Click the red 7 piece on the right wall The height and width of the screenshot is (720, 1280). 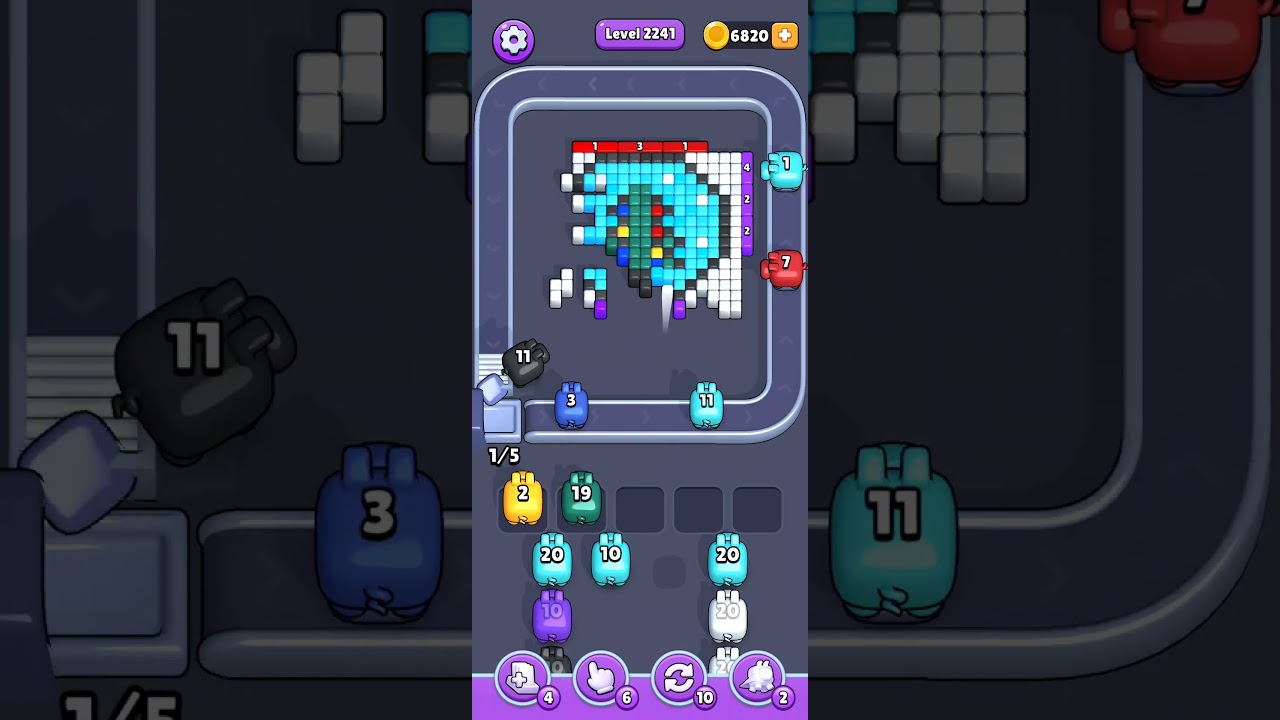coord(786,265)
